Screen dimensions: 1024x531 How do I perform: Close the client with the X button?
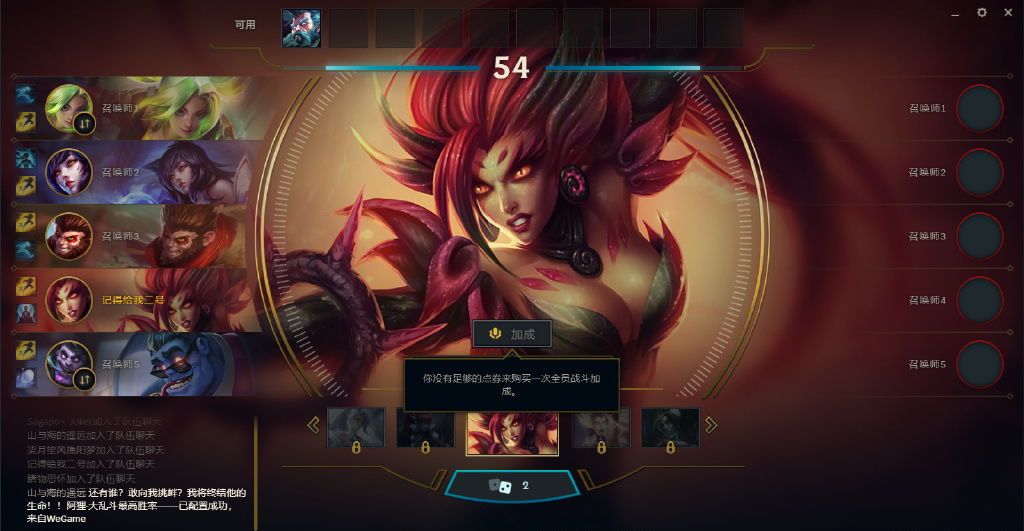tap(1007, 13)
